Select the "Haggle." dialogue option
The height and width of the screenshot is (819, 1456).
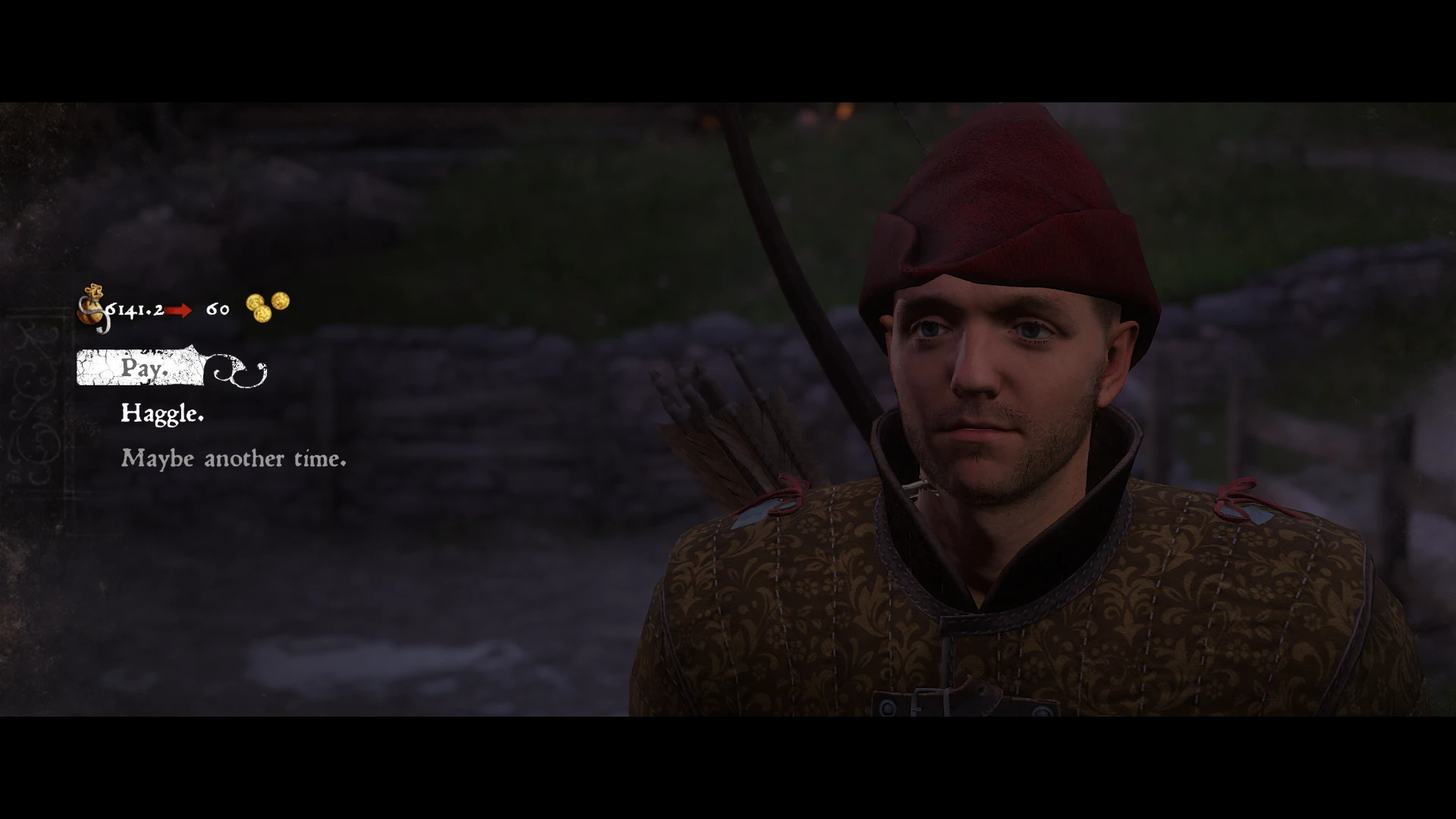(162, 413)
